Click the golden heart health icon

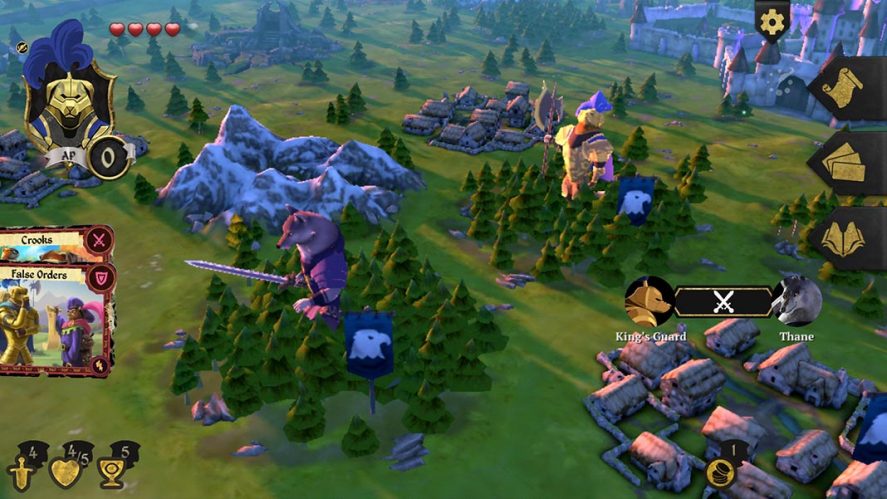67,470
